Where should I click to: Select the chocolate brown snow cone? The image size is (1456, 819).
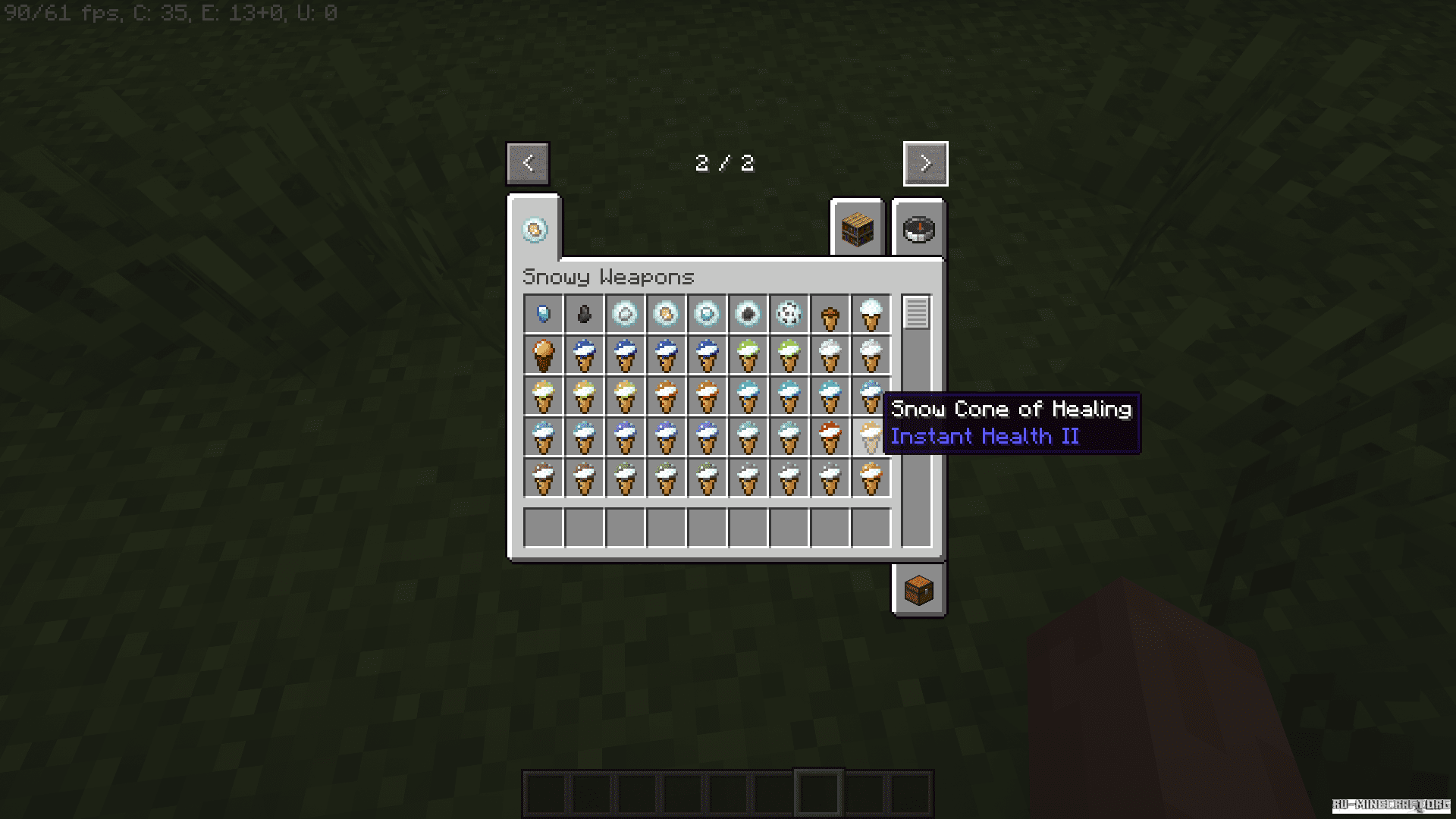click(x=544, y=355)
